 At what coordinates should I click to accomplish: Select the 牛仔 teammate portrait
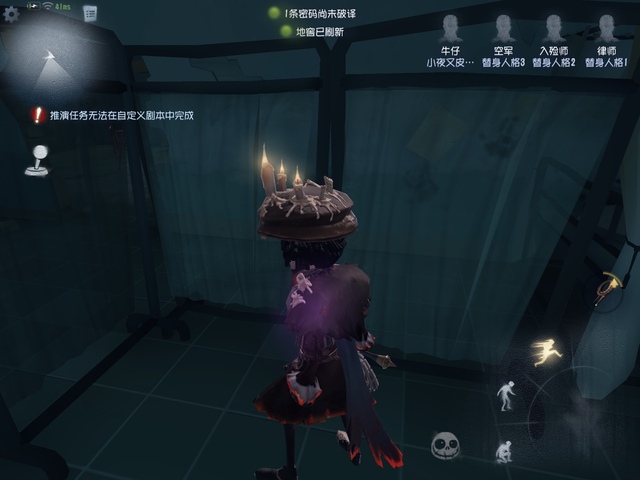point(449,28)
